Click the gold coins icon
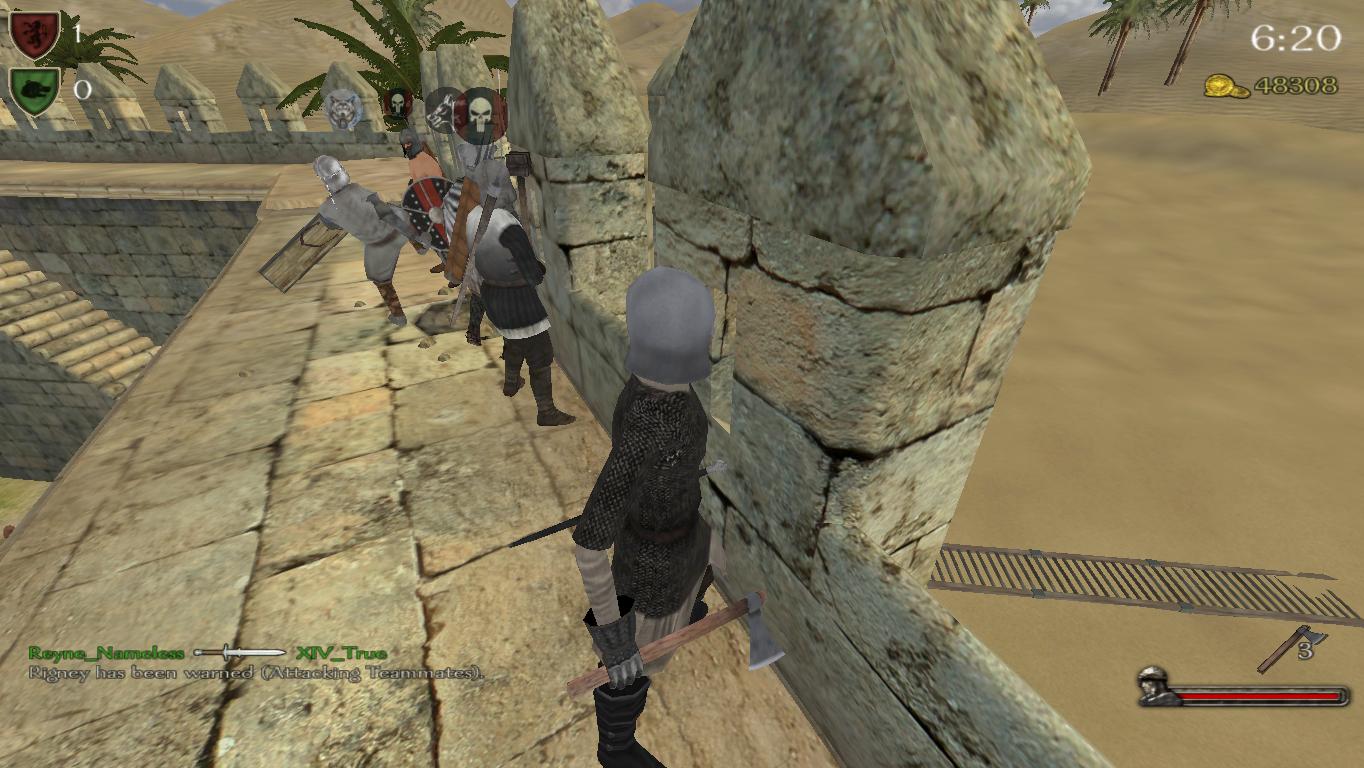The image size is (1364, 768). (1224, 87)
